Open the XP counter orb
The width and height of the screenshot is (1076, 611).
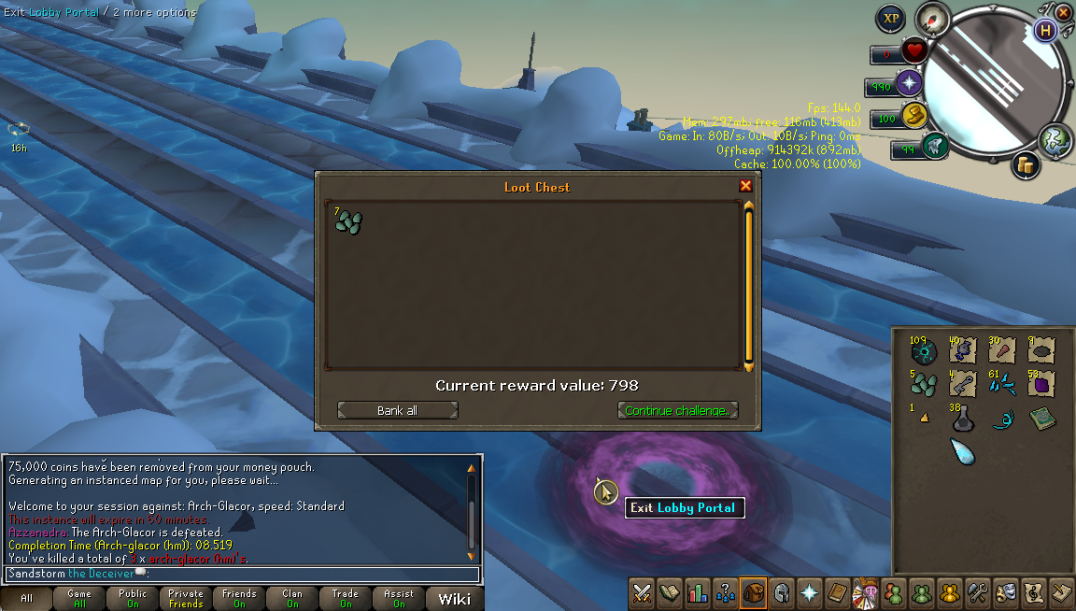(890, 19)
